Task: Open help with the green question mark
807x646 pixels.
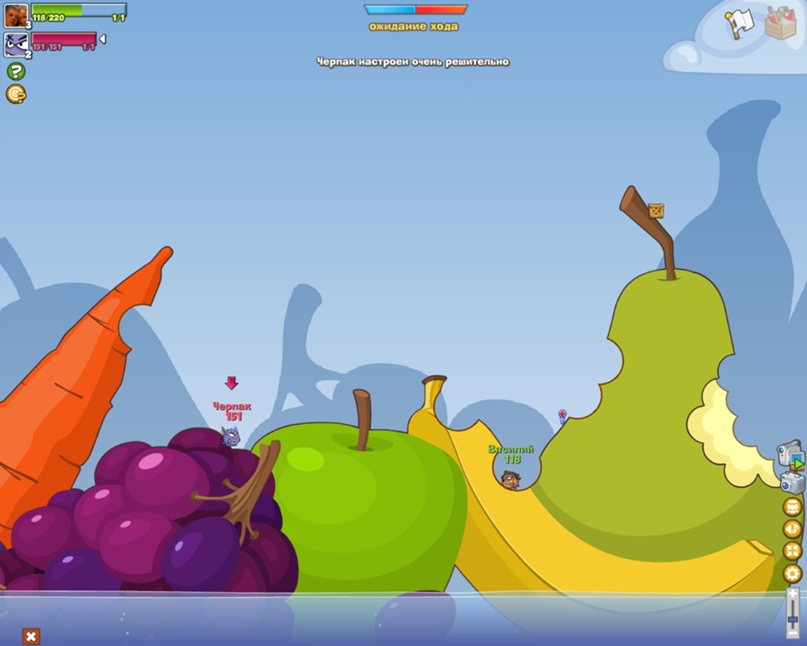Action: tap(16, 71)
